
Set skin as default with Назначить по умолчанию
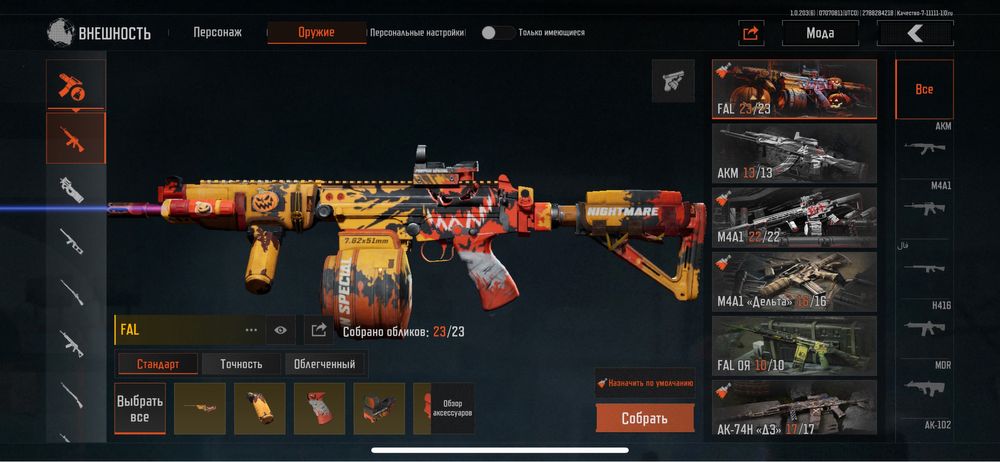(644, 382)
